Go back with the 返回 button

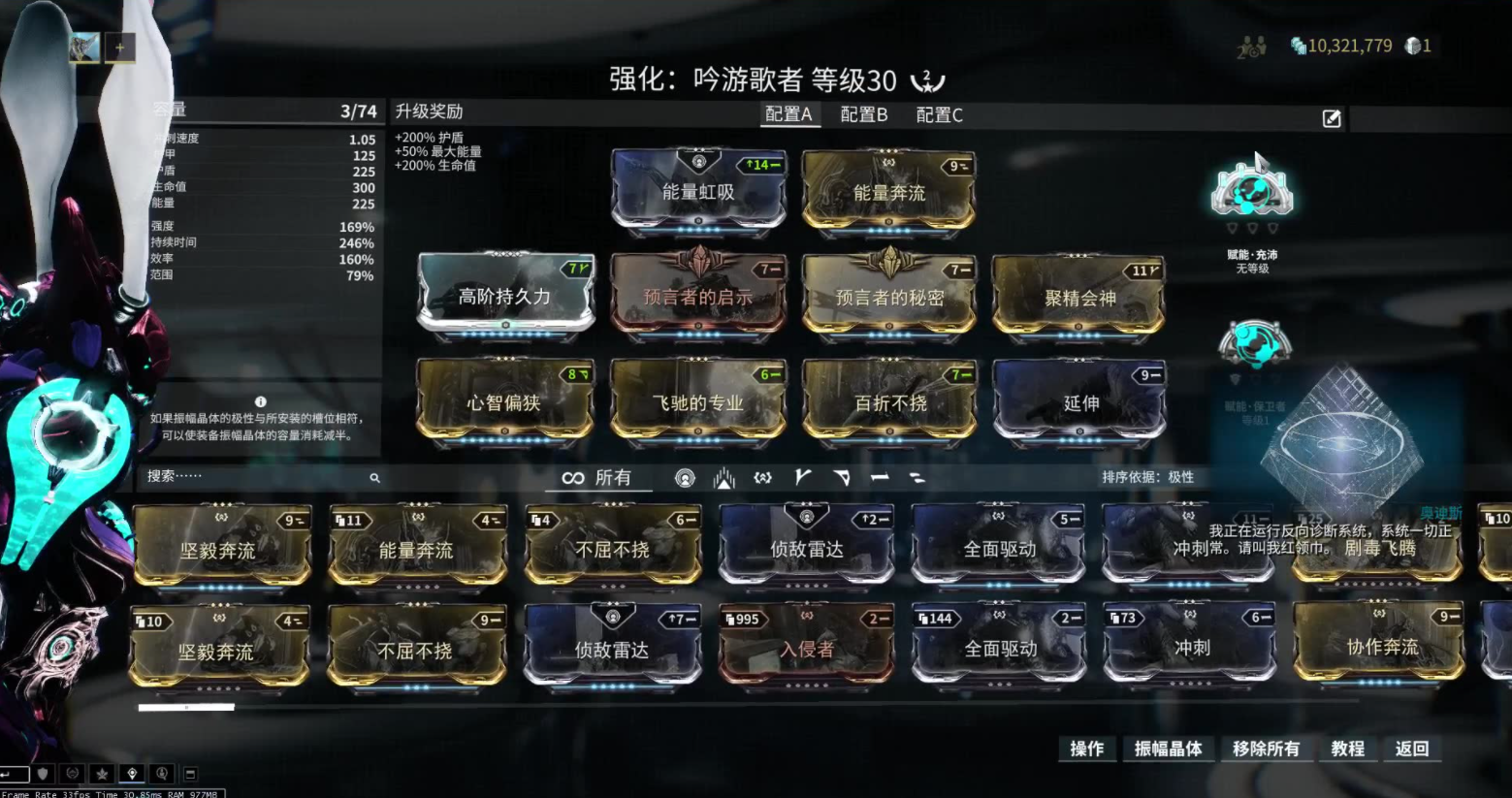coord(1411,749)
